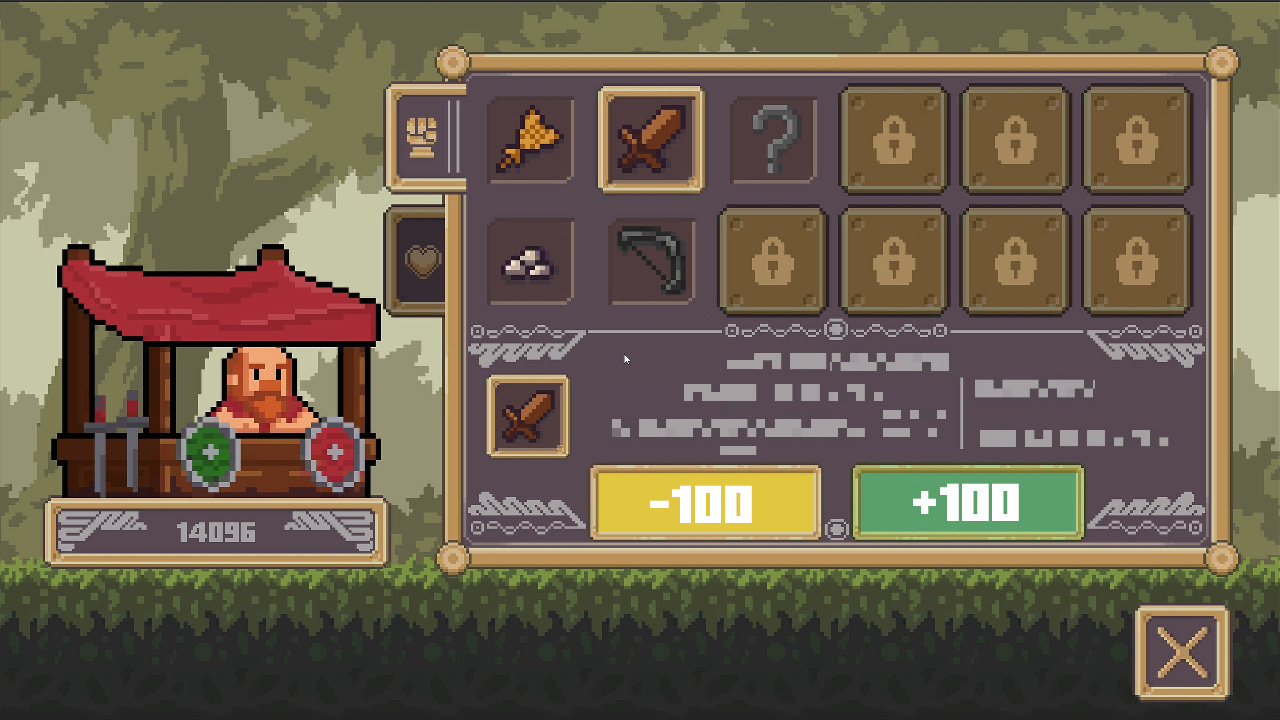1280x720 pixels.
Task: Select the wooden sword item
Action: [x=651, y=138]
